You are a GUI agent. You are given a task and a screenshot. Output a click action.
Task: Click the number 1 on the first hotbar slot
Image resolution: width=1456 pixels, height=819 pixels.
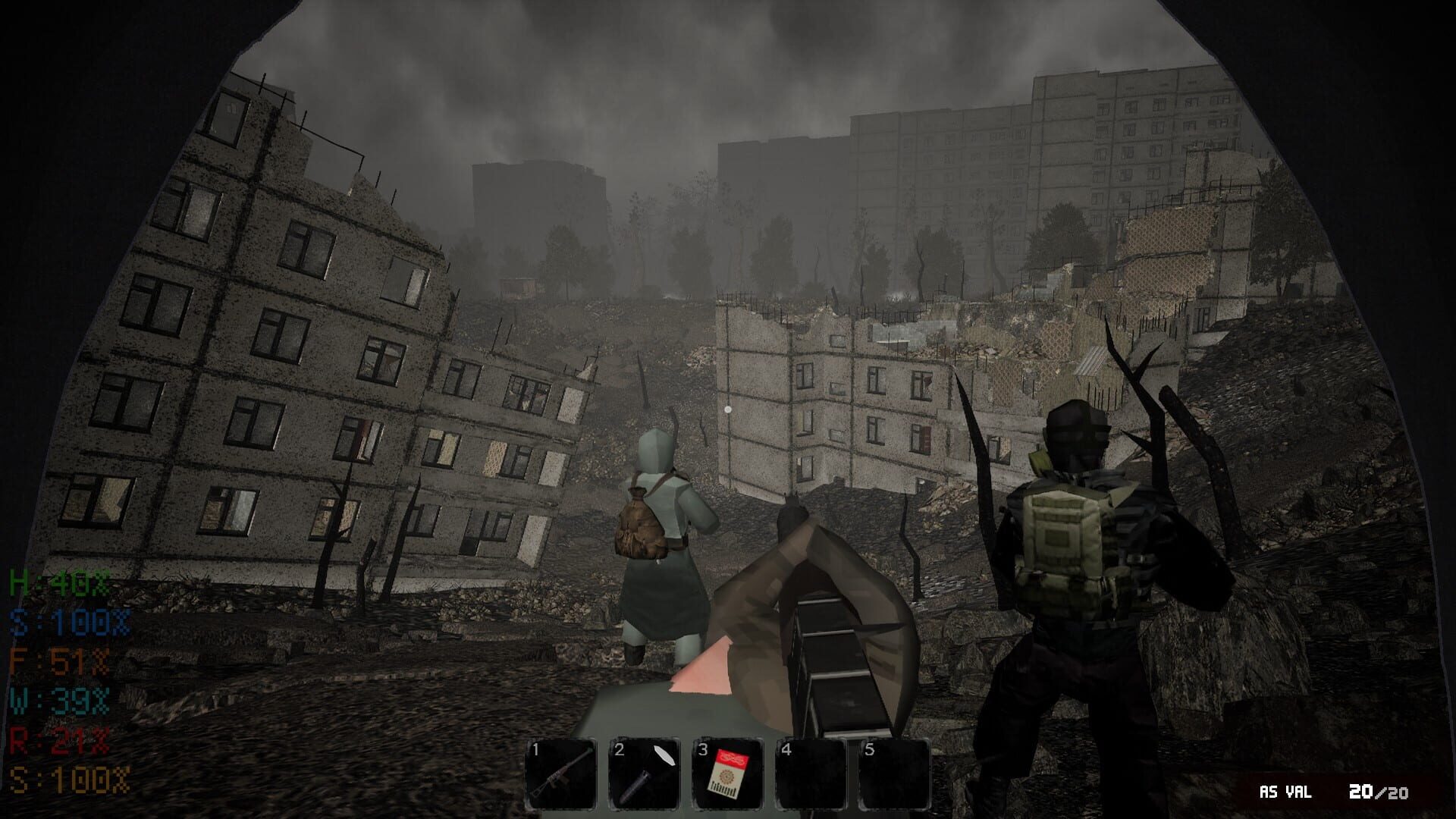point(538,751)
